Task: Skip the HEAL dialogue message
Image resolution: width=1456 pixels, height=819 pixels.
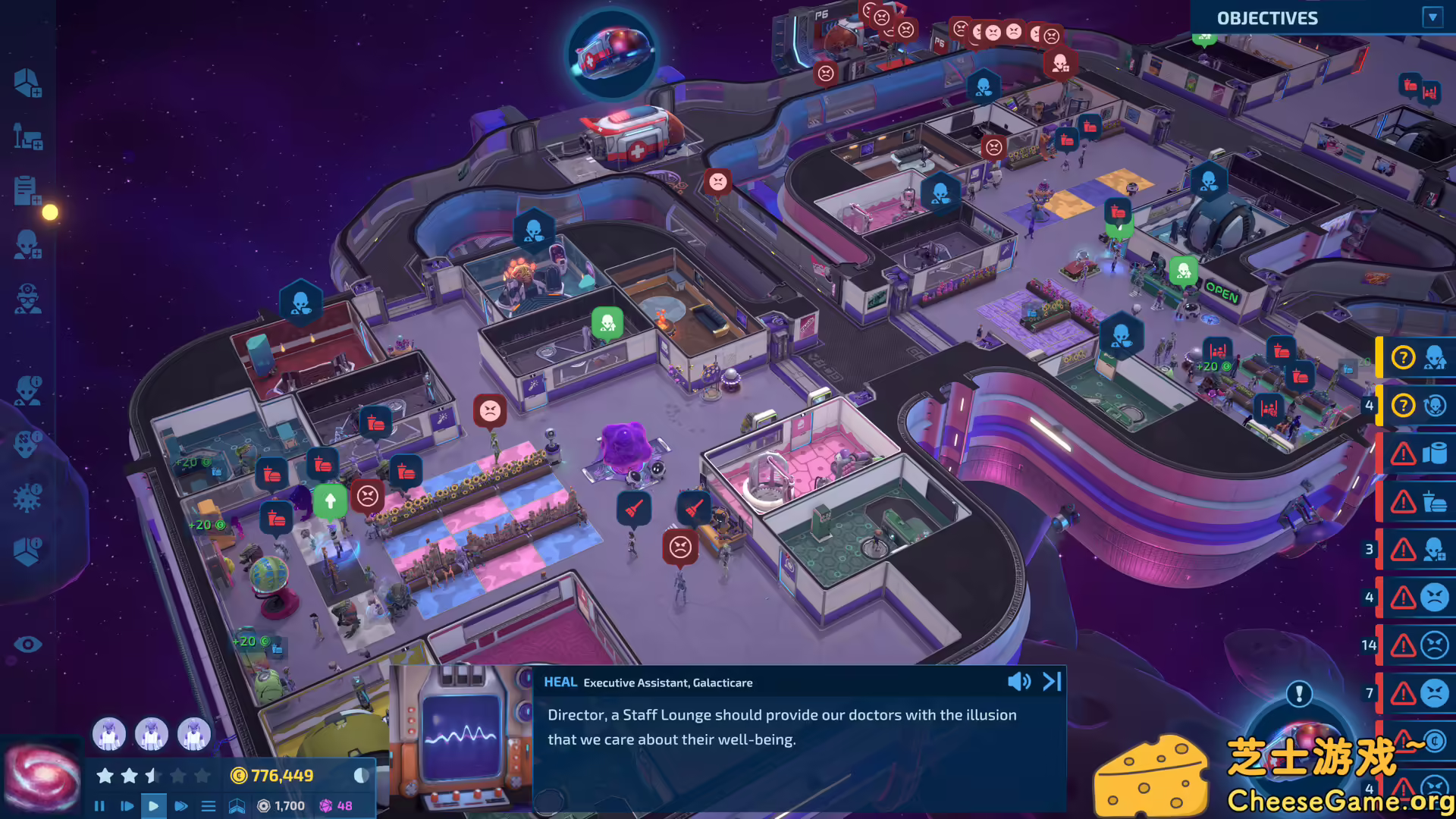Action: click(1051, 681)
